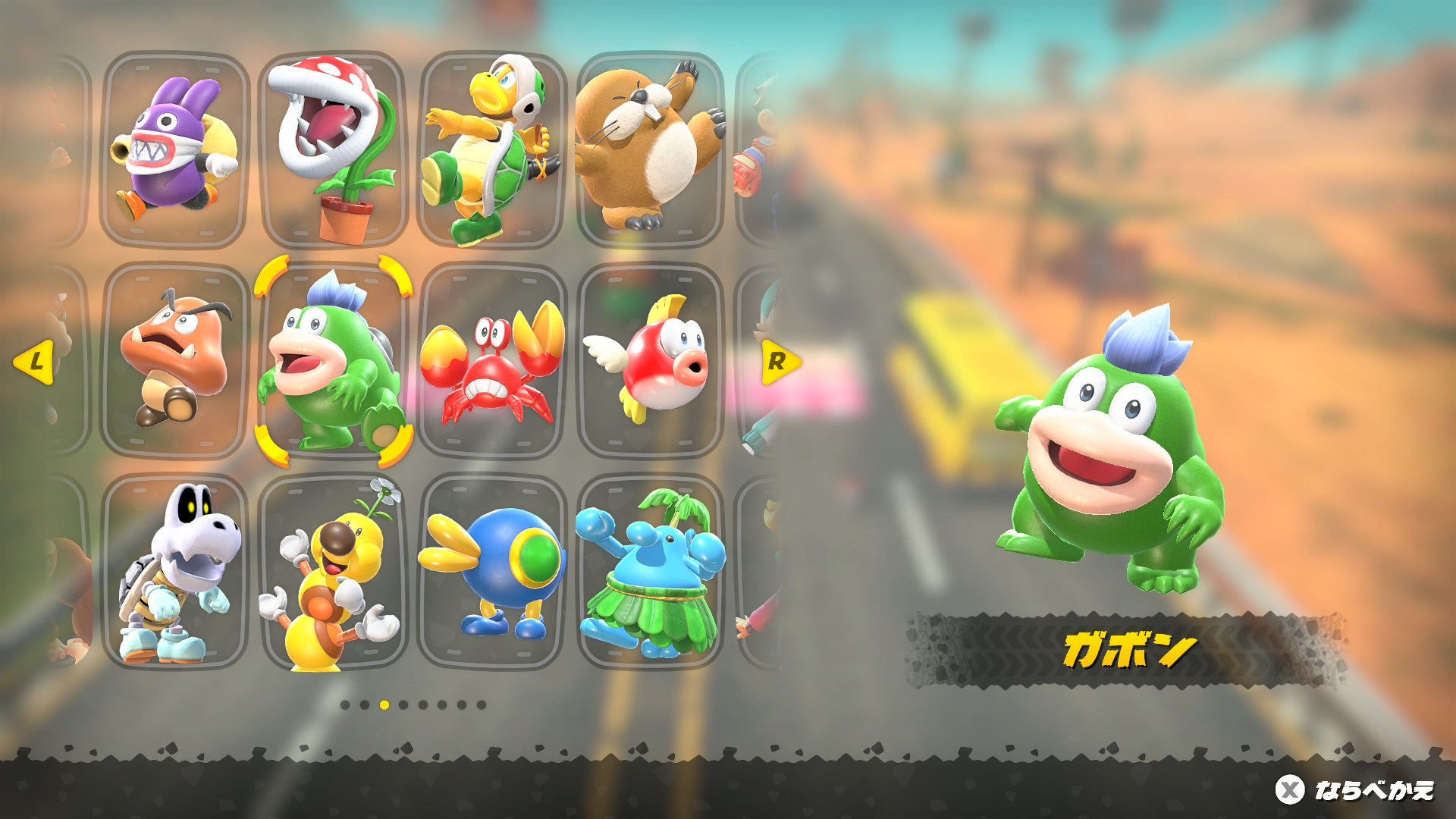1456x819 pixels.
Task: Pick the yellow Wiggler character tile
Action: pyautogui.click(x=334, y=573)
